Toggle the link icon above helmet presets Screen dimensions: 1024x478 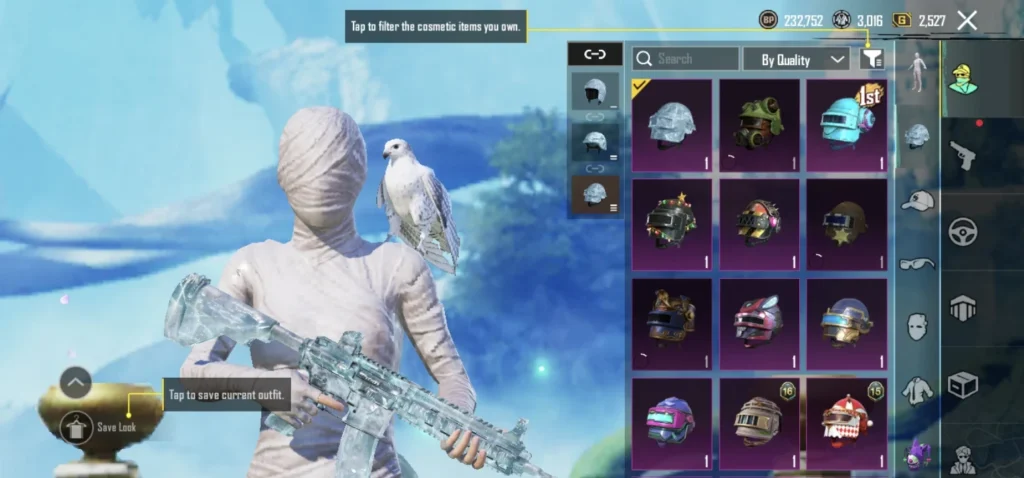[x=594, y=55]
